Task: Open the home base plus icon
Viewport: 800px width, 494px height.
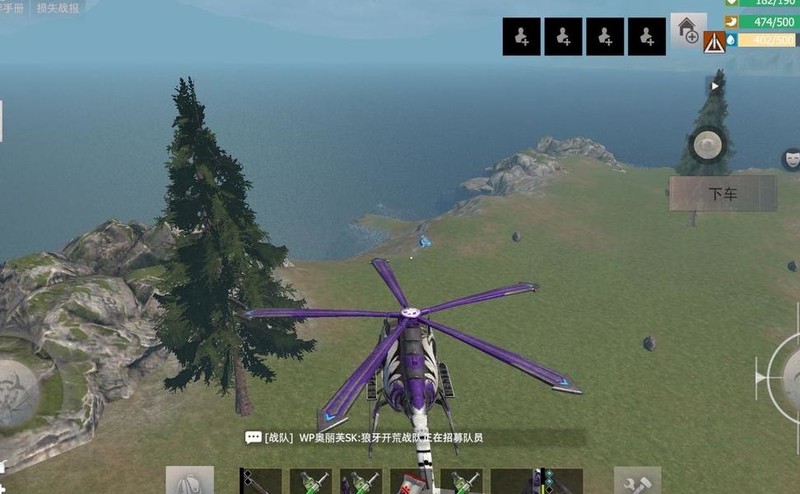Action: click(688, 29)
